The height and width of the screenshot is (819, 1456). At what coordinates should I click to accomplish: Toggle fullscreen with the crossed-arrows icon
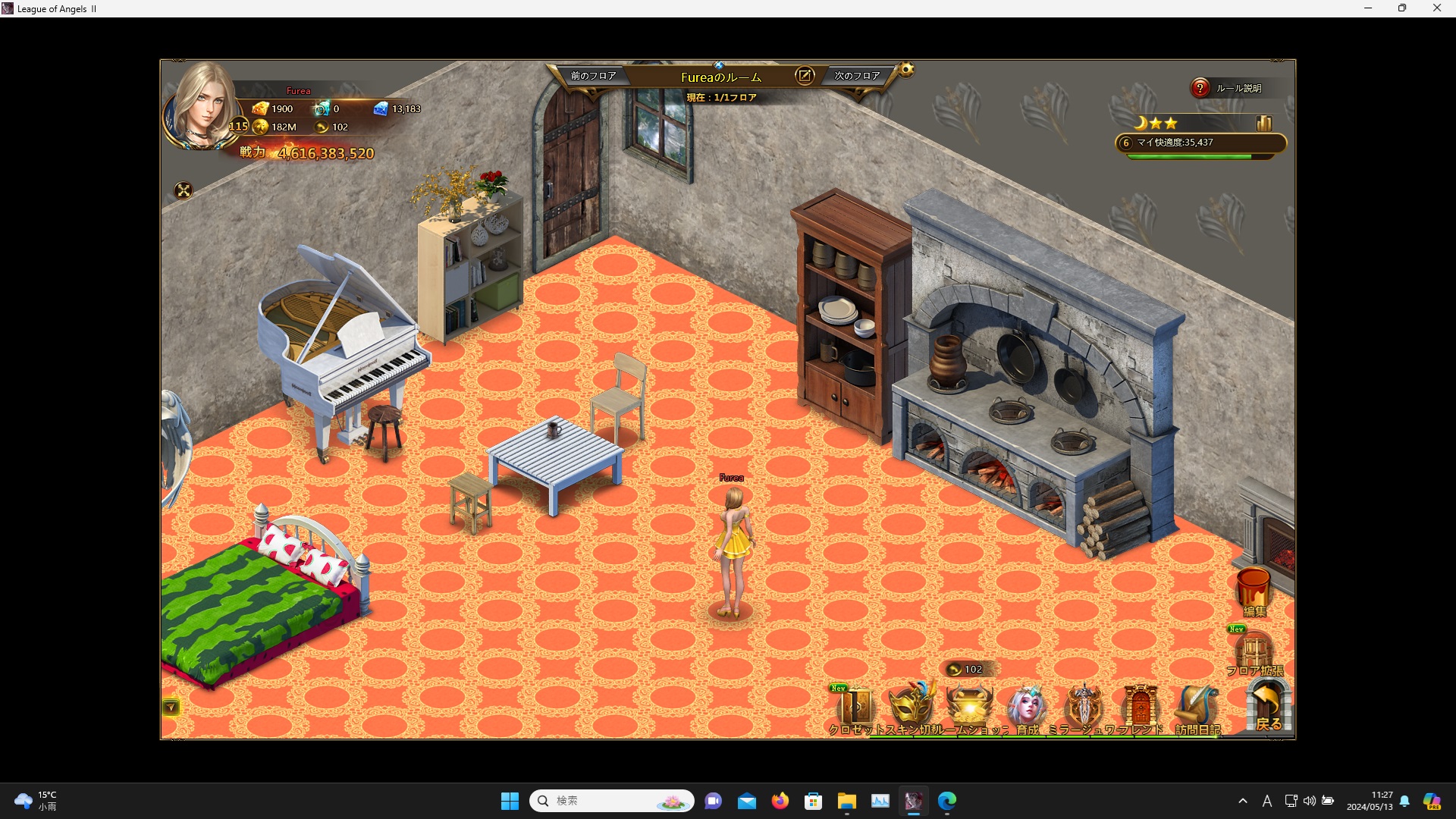pyautogui.click(x=184, y=190)
